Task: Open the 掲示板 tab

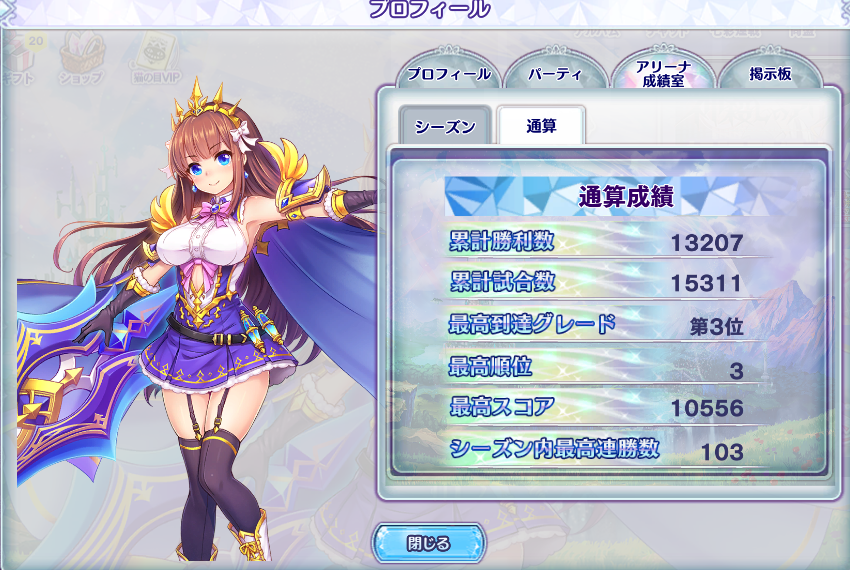Action: (770, 74)
